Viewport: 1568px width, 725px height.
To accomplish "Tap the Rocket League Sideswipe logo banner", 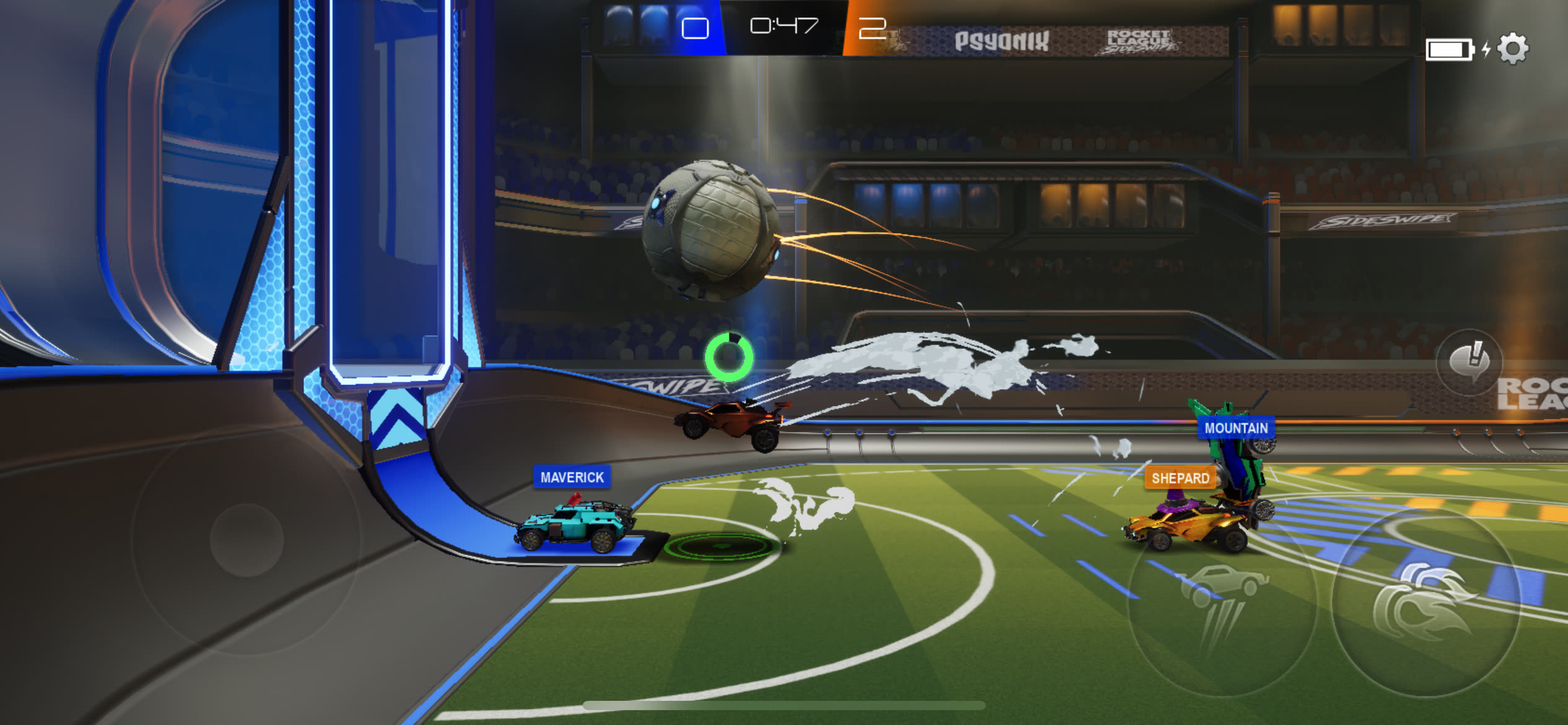I will (1140, 39).
